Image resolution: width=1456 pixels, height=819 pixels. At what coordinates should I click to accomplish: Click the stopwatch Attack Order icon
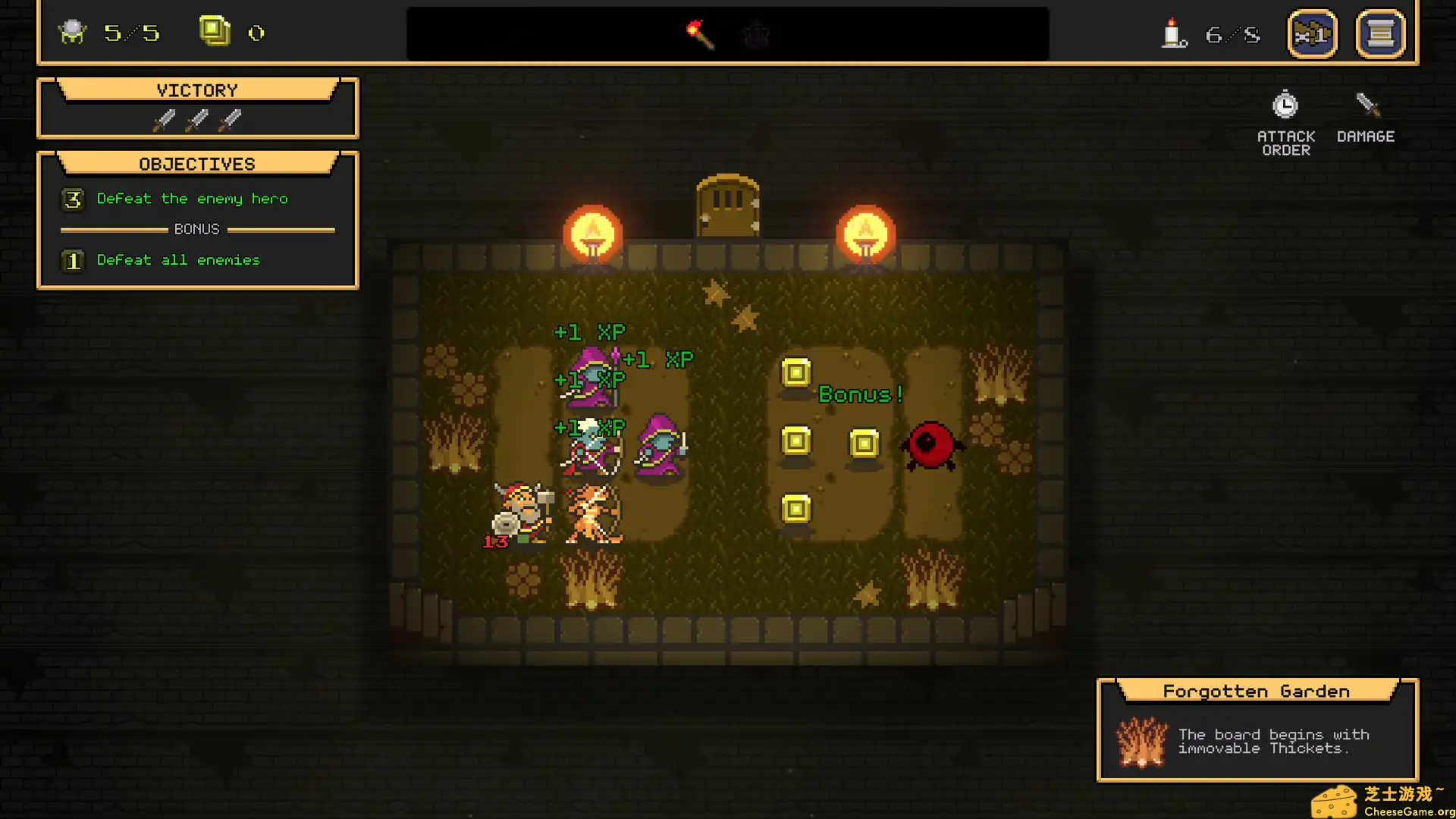pos(1285,106)
